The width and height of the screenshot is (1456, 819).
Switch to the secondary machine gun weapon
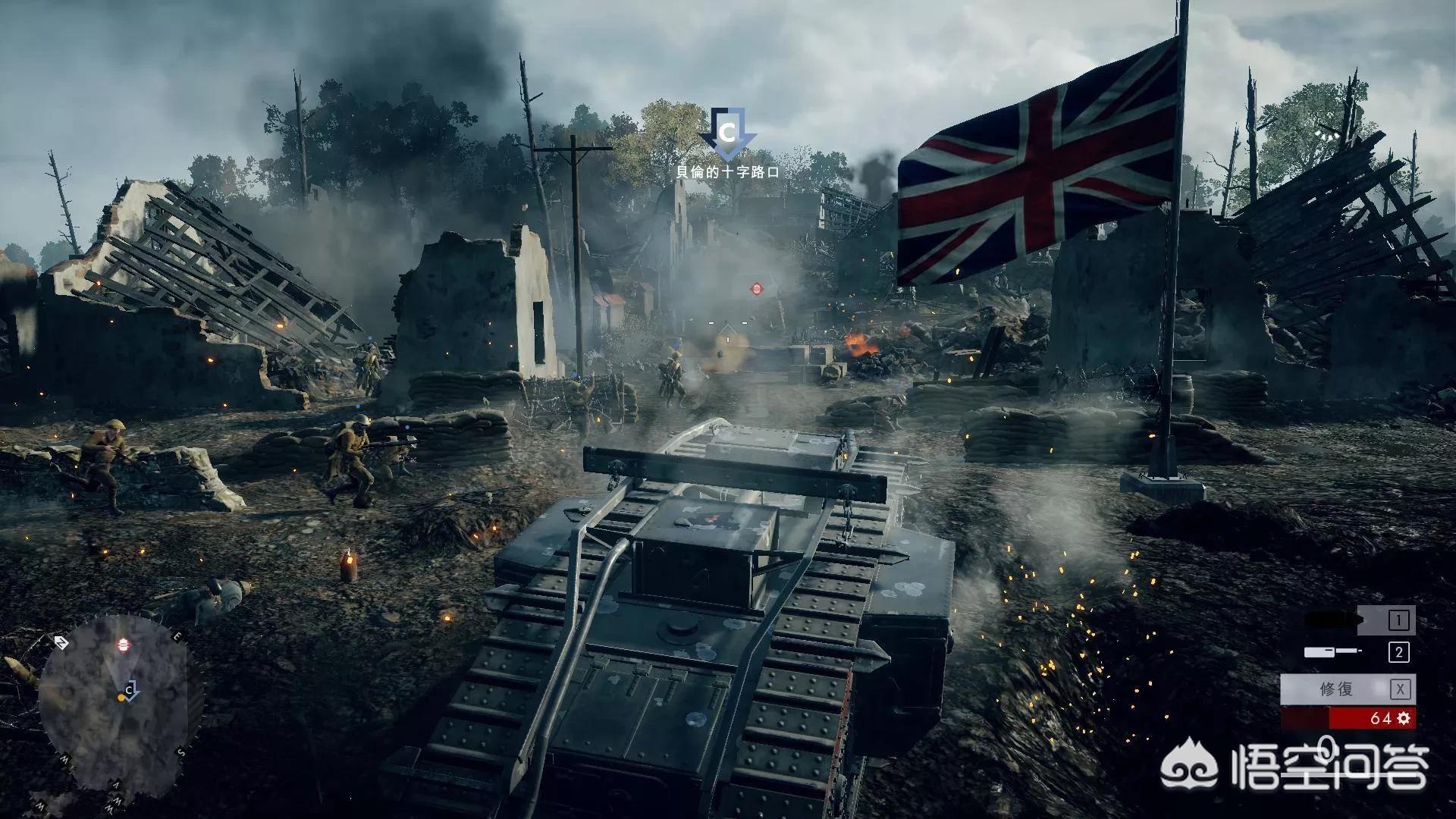coord(1359,652)
